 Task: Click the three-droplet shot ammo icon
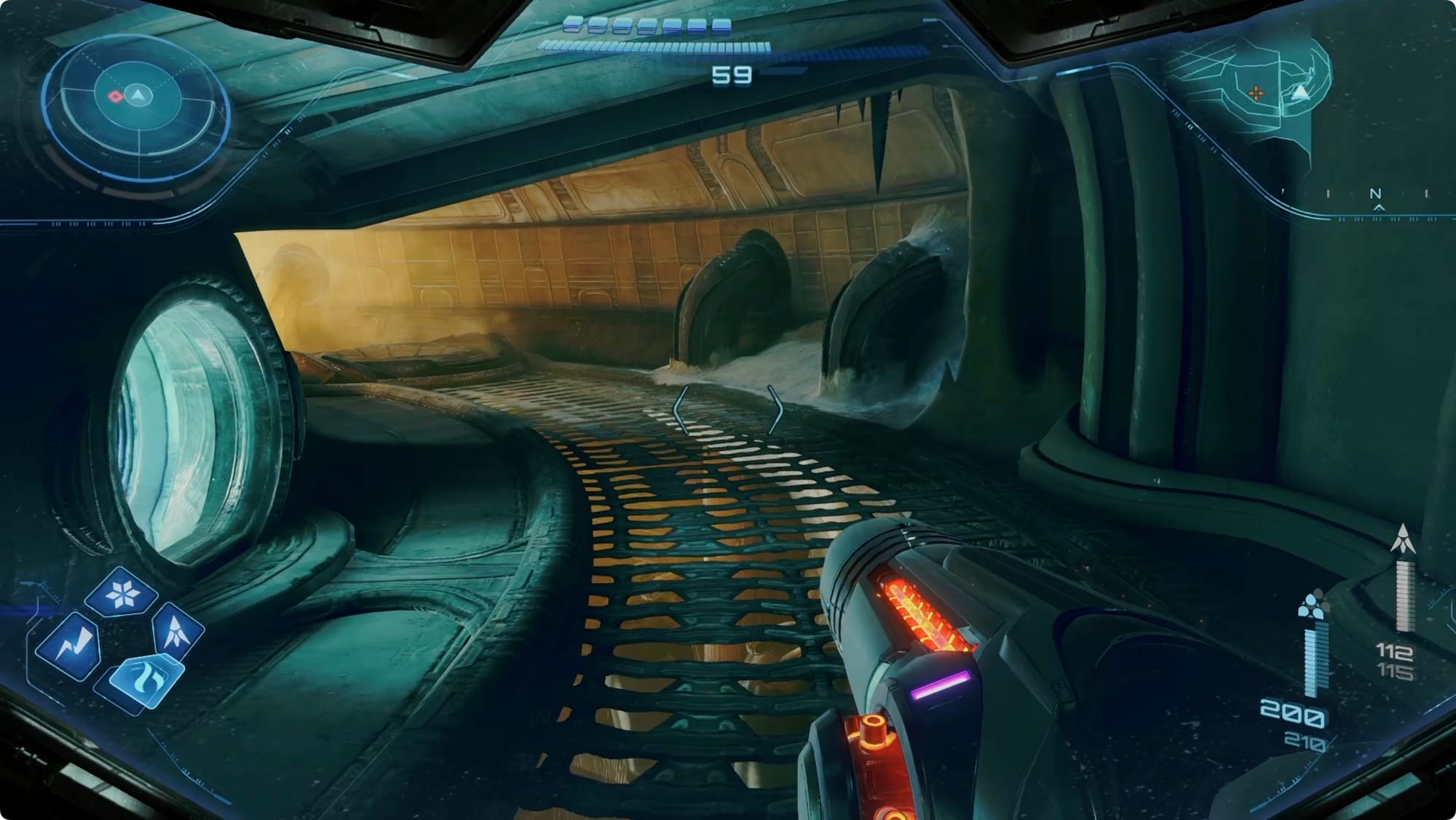coord(1310,605)
